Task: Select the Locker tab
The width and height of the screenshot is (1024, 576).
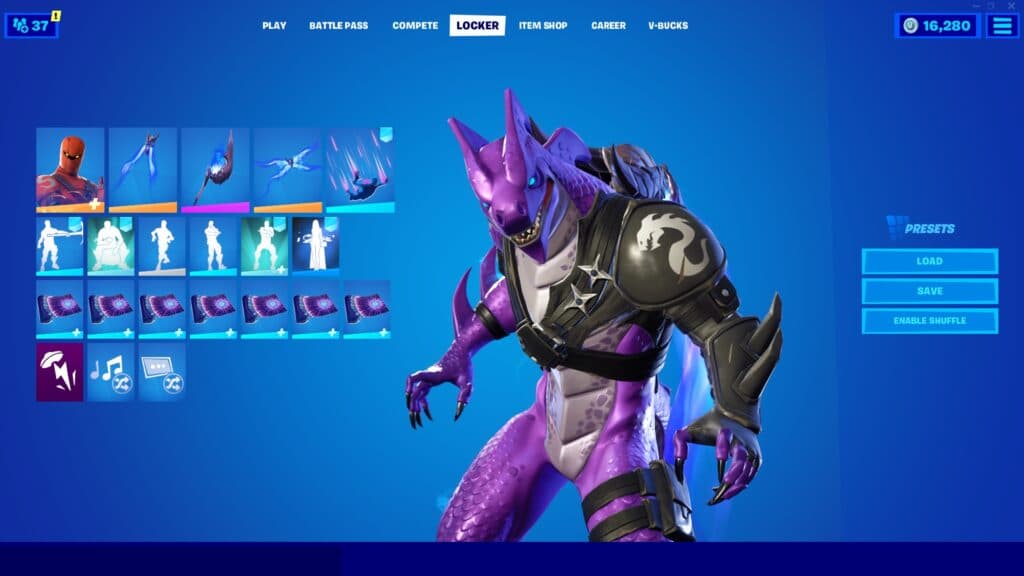Action: (477, 26)
